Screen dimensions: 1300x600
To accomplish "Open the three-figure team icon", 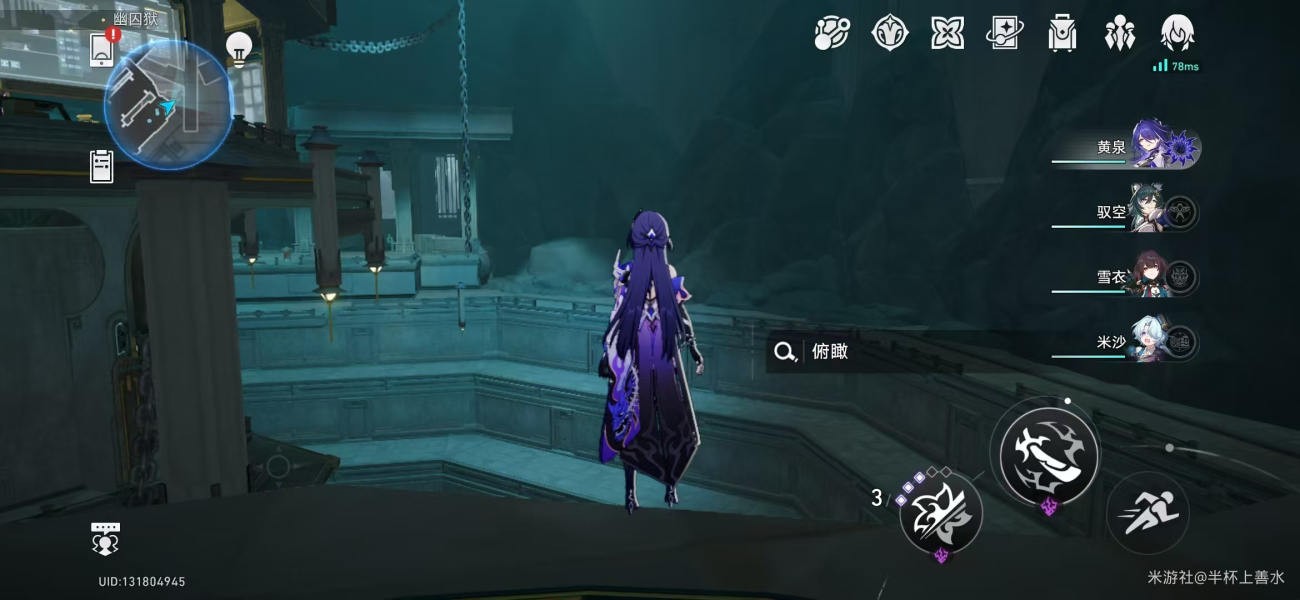I will 1119,33.
